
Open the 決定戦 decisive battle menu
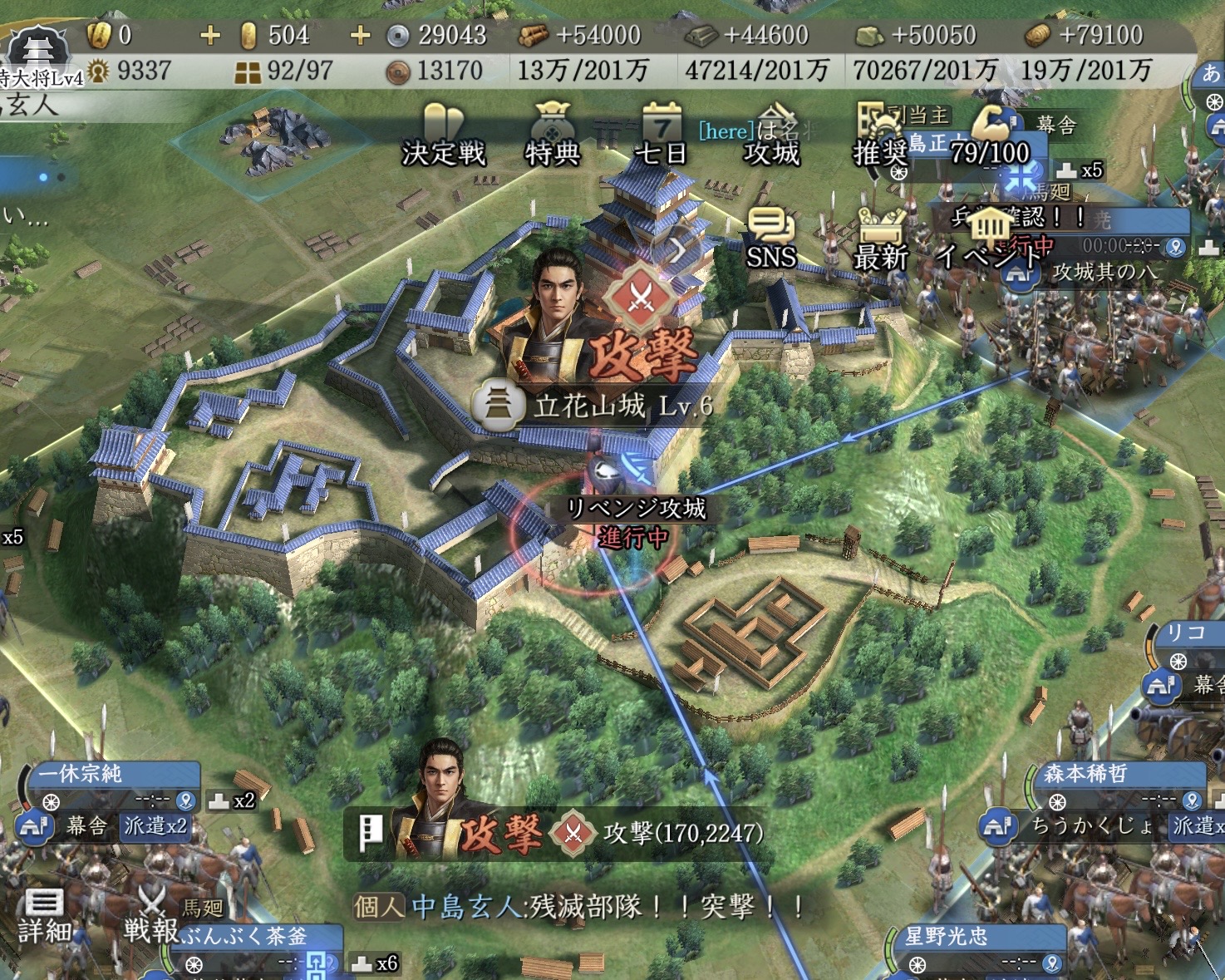(442, 135)
